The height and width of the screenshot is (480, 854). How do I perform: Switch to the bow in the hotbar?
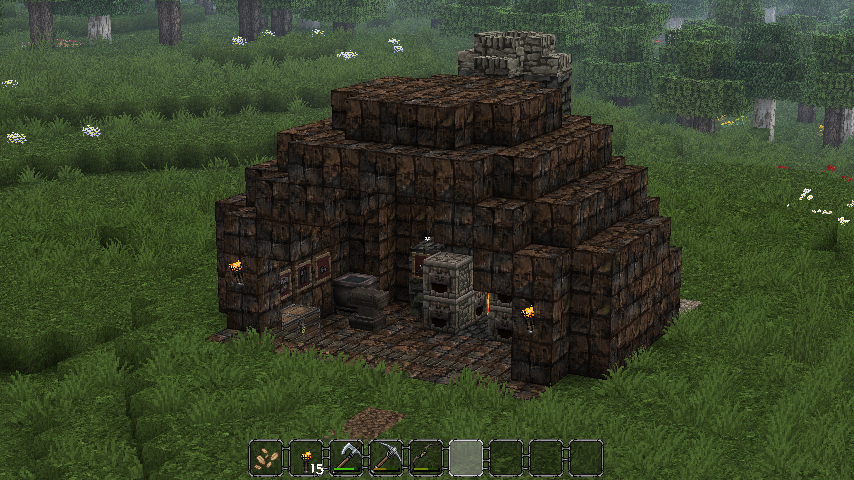coord(426,457)
